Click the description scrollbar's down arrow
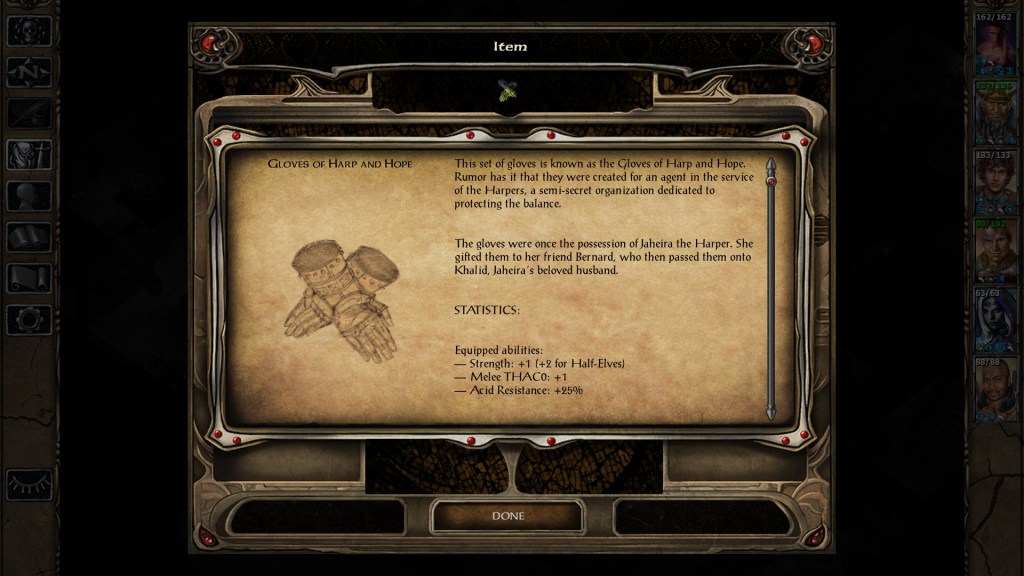Image resolution: width=1024 pixels, height=576 pixels. click(770, 413)
